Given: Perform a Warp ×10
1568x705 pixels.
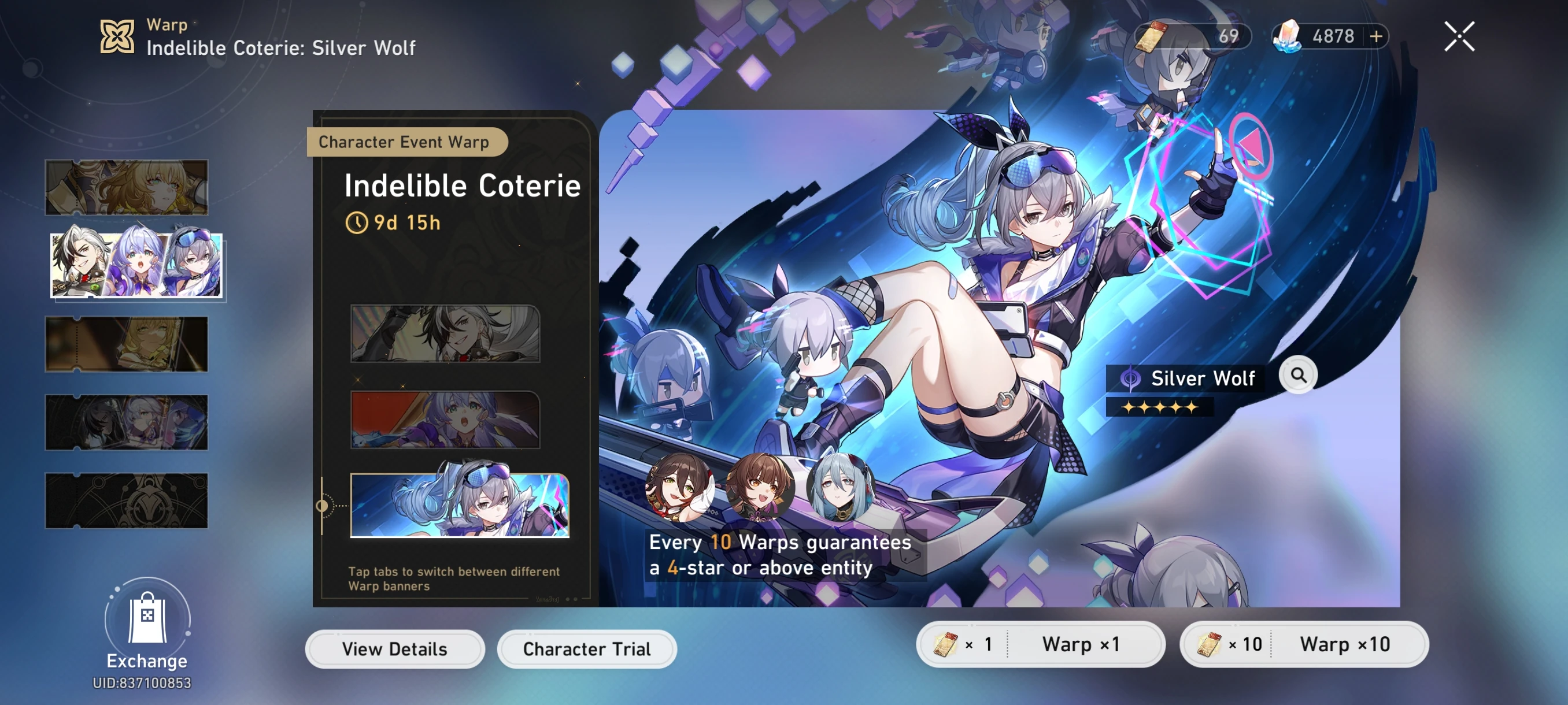Looking at the screenshot, I should pyautogui.click(x=1345, y=644).
